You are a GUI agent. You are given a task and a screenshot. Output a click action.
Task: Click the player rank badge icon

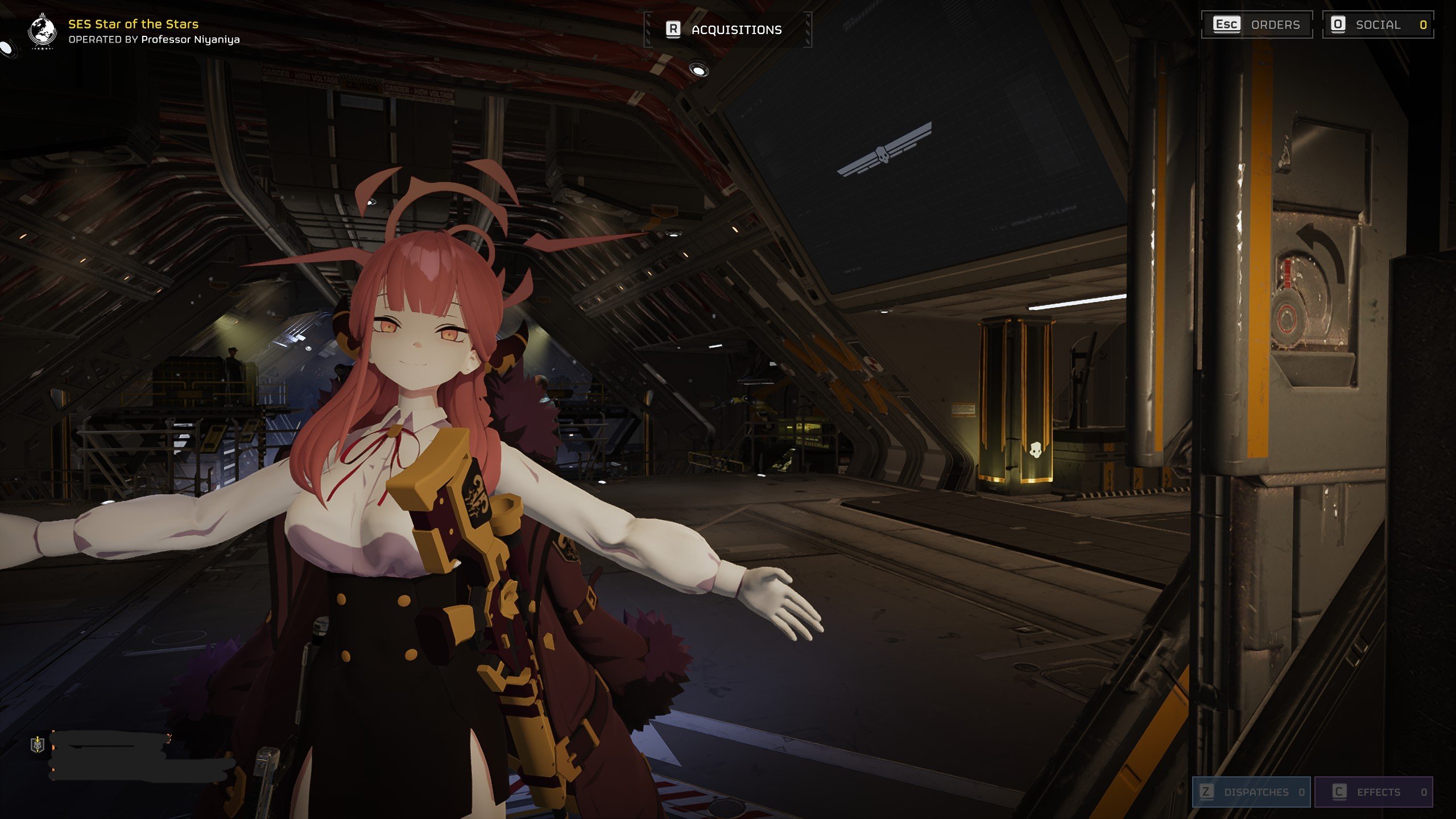click(38, 744)
